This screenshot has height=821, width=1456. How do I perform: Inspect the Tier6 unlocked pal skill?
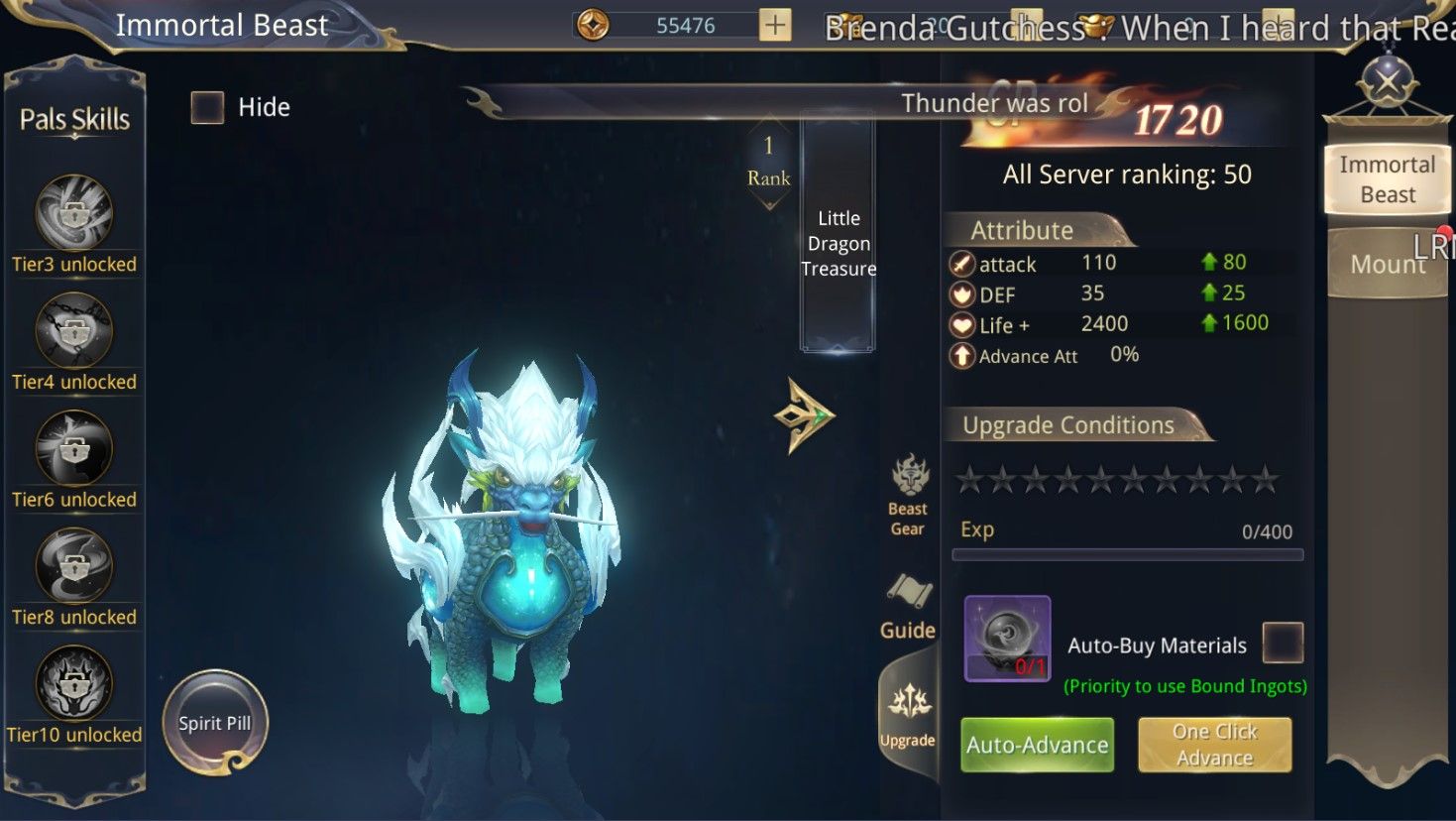pyautogui.click(x=74, y=449)
